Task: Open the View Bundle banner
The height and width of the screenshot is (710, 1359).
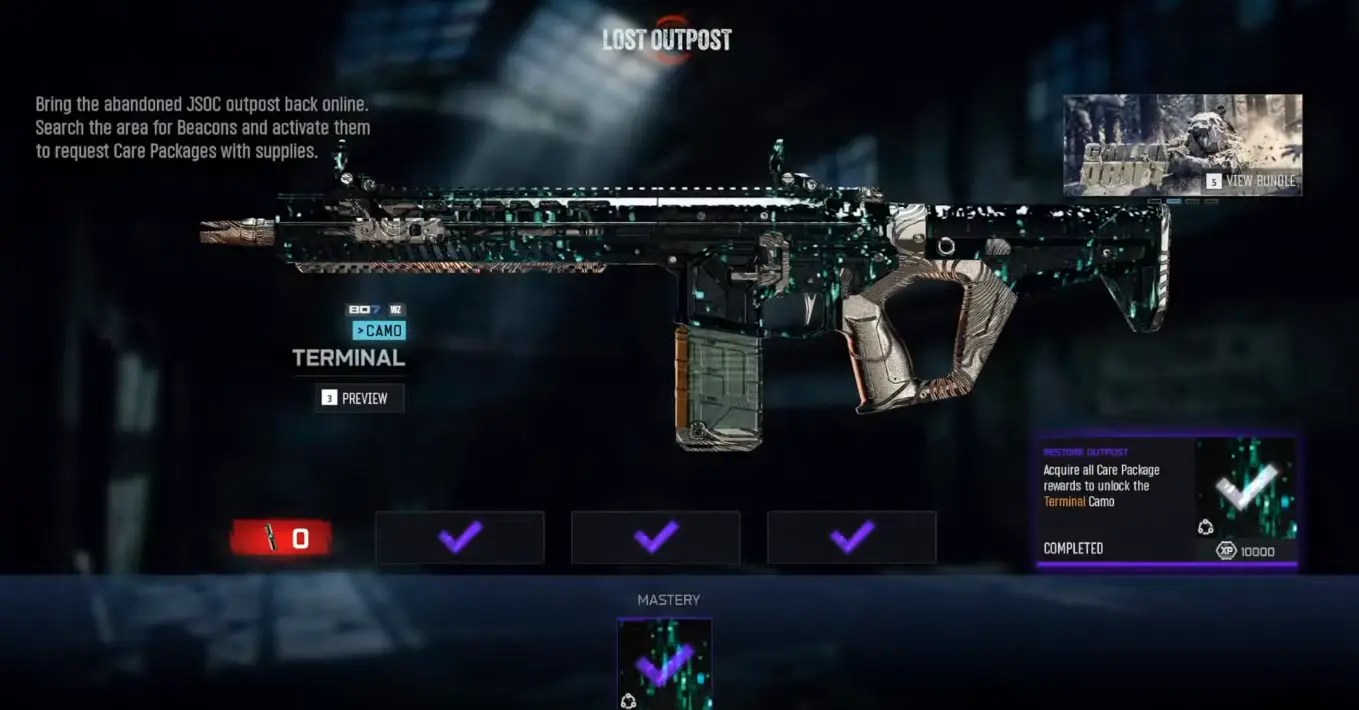Action: click(1182, 145)
